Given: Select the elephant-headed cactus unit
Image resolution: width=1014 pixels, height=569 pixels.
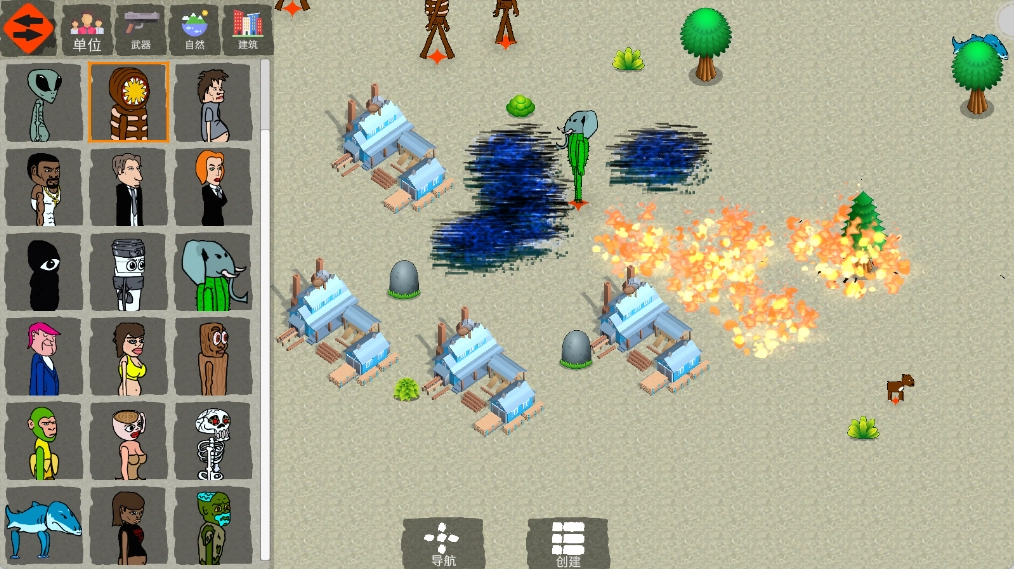Looking at the screenshot, I should click(x=212, y=272).
